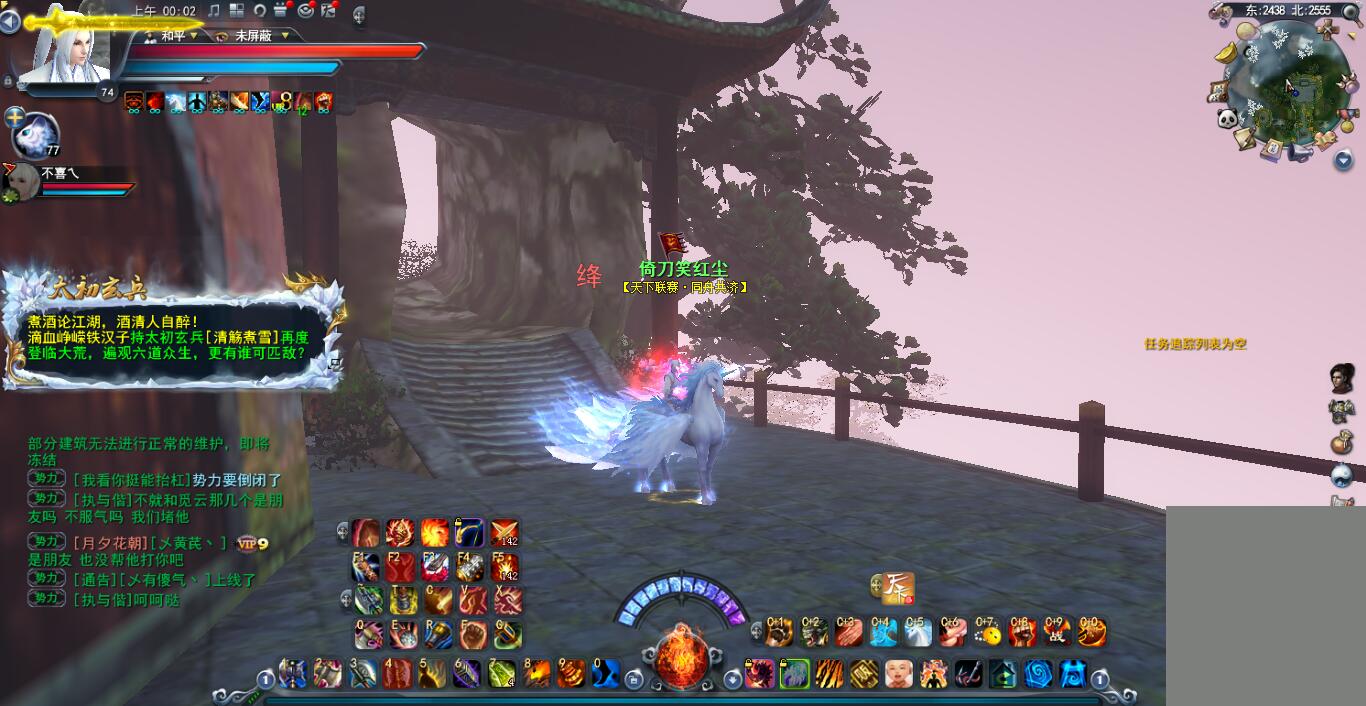Use the blue skill in slot 0
The height and width of the screenshot is (706, 1366).
[x=606, y=673]
